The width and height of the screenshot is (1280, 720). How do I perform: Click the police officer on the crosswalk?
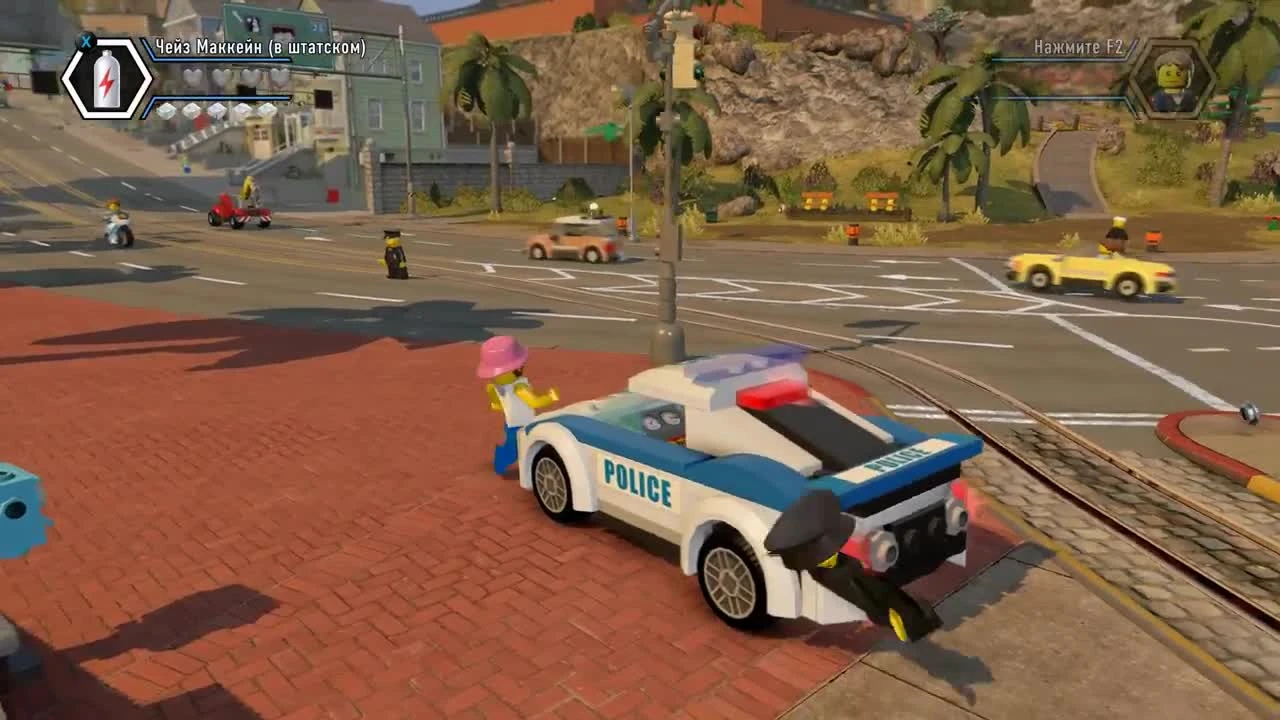pos(394,255)
